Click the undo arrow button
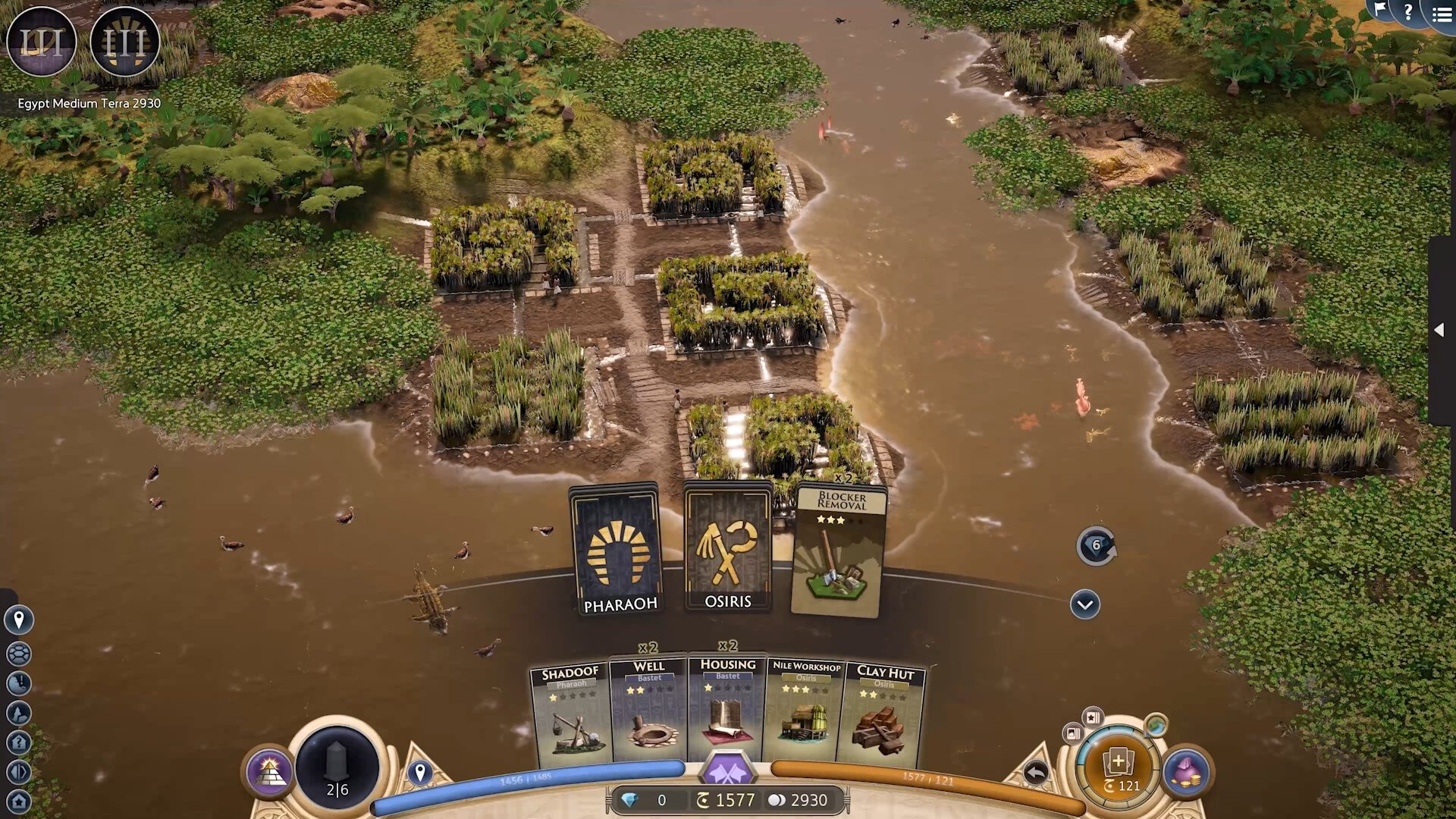 (x=1035, y=773)
